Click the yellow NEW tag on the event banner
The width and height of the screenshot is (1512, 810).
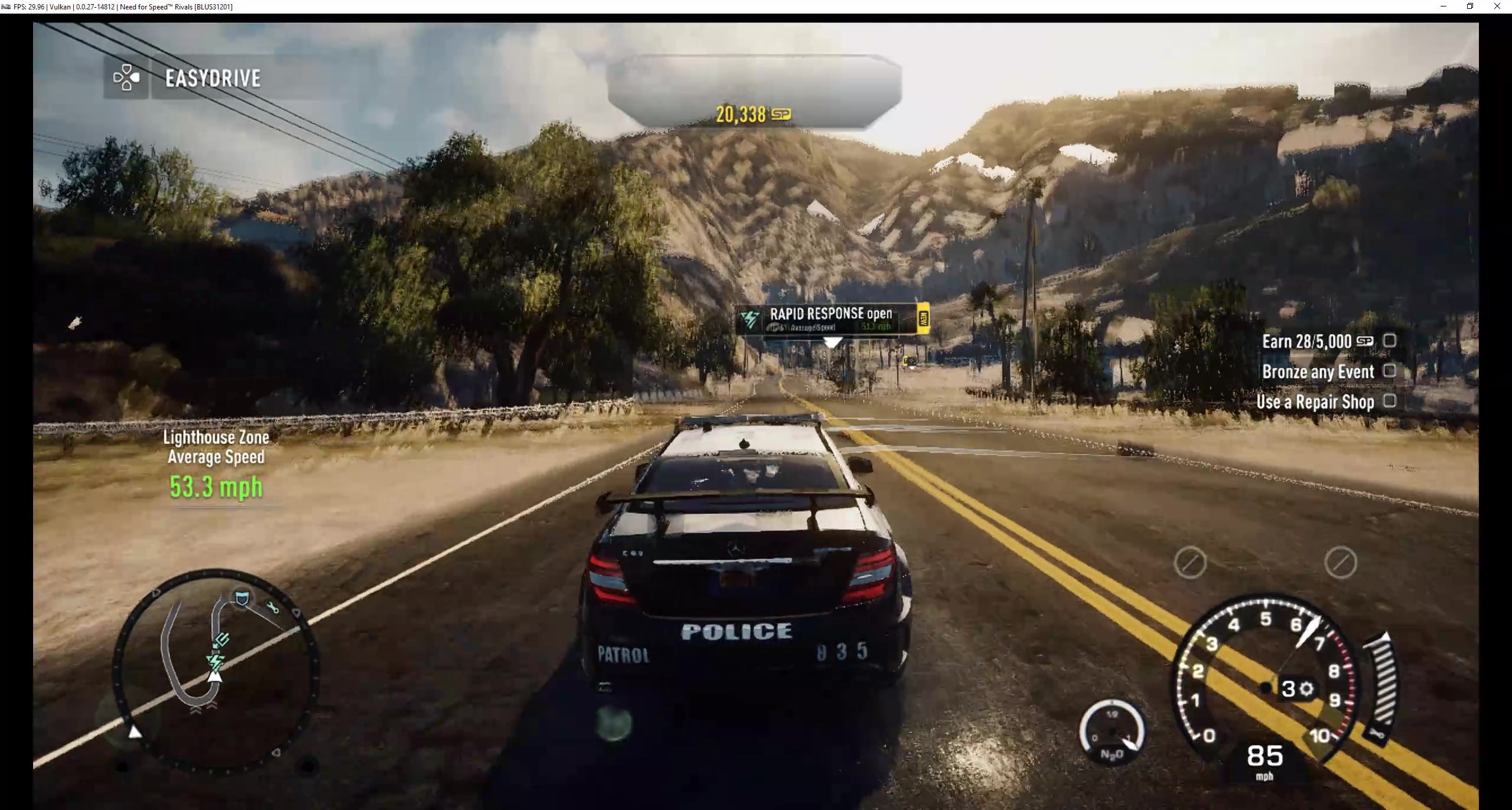(x=924, y=319)
